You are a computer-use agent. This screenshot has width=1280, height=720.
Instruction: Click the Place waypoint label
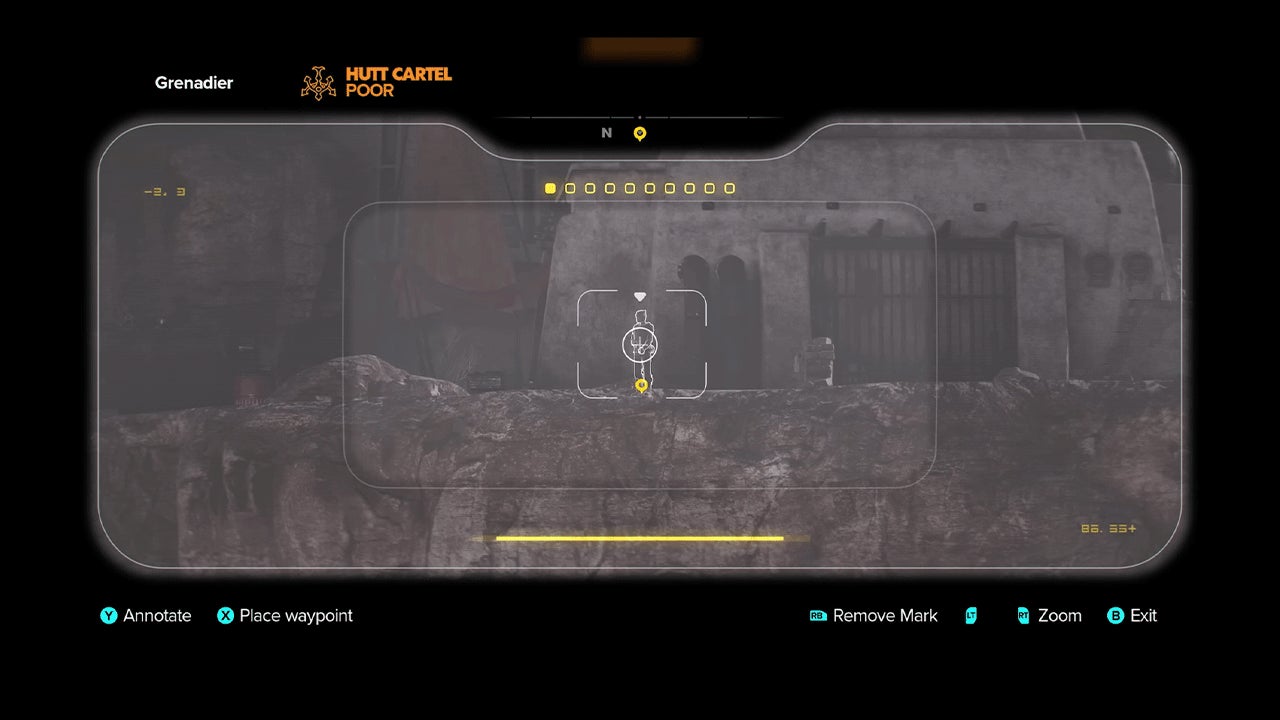click(296, 616)
